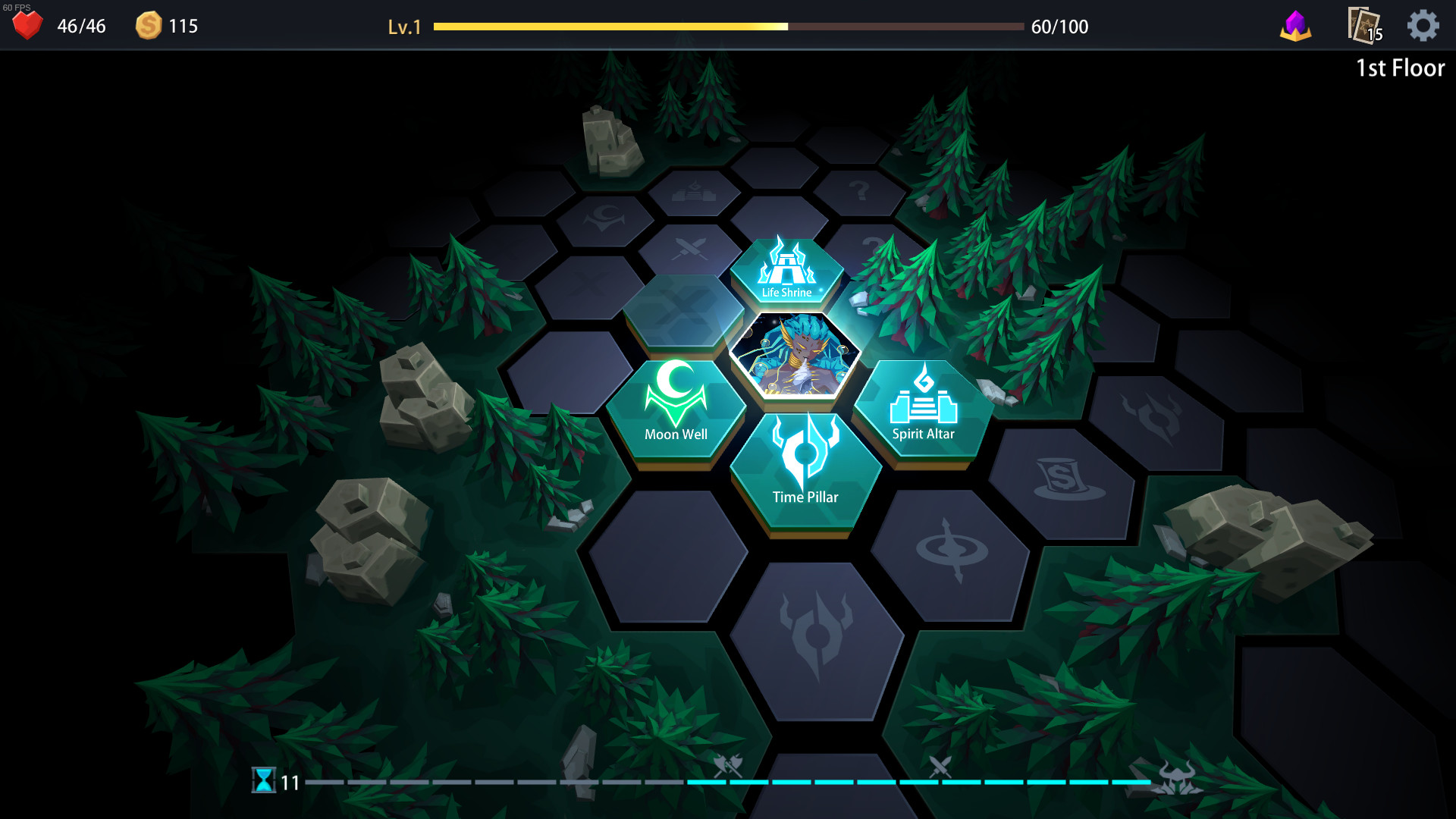Image resolution: width=1456 pixels, height=819 pixels.
Task: Open the settings gear menu
Action: coord(1424,25)
